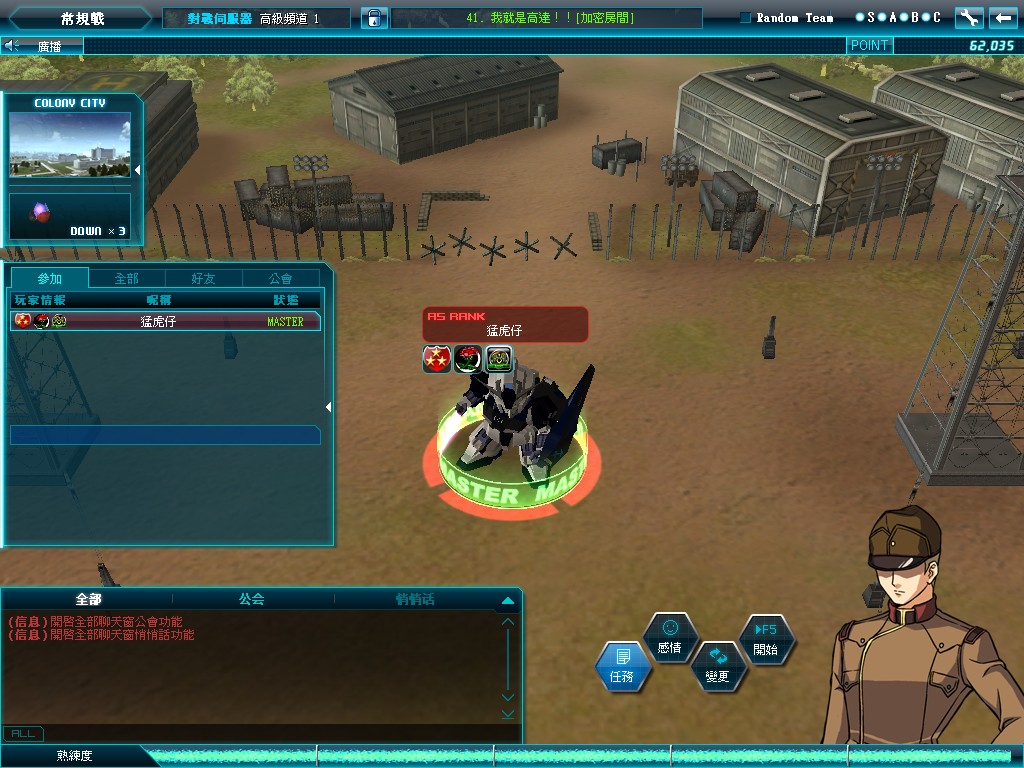Image resolution: width=1024 pixels, height=768 pixels.
Task: Leave the room with the back arrow
Action: [1002, 18]
